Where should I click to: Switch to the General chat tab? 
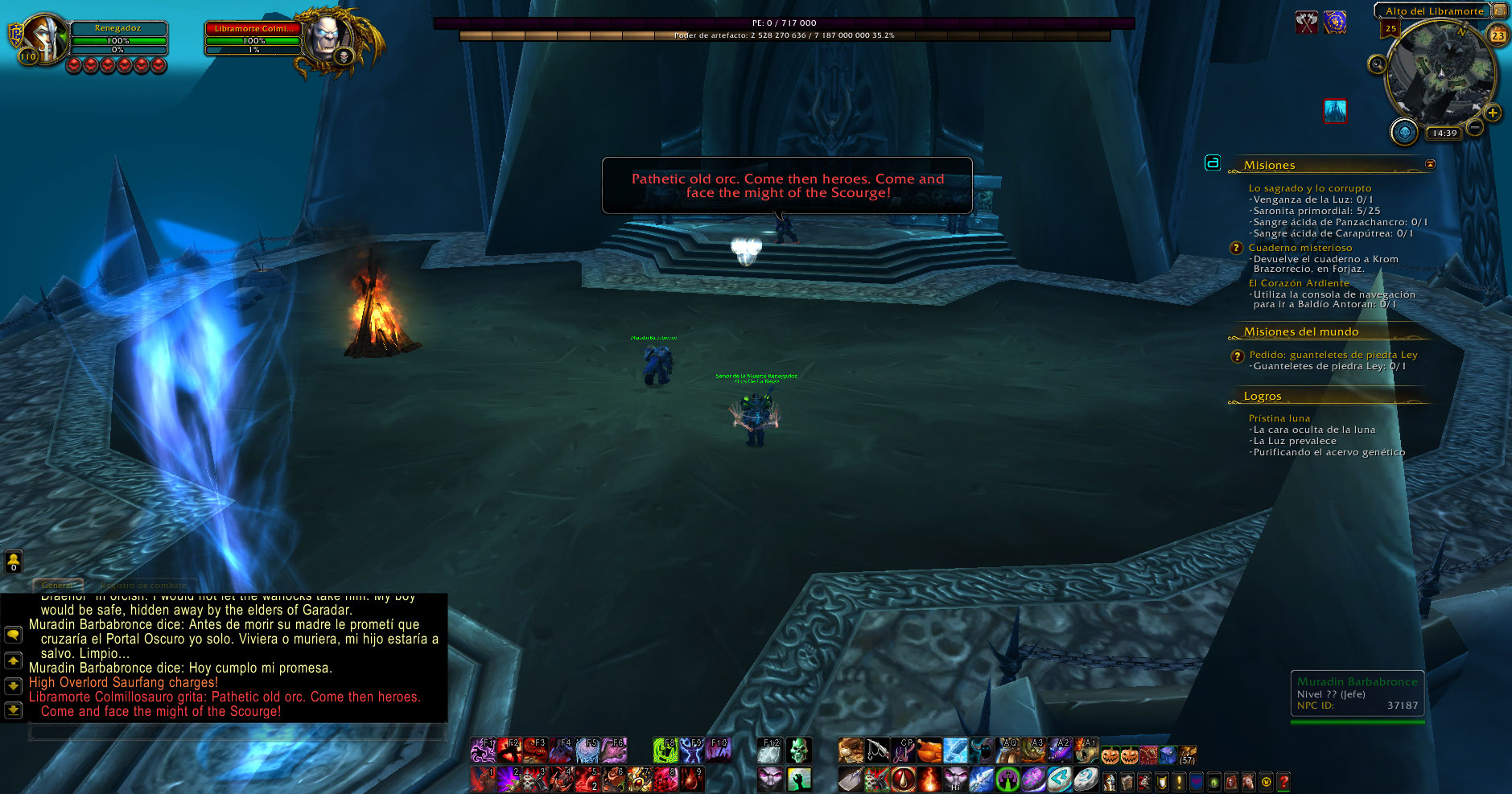coord(58,585)
